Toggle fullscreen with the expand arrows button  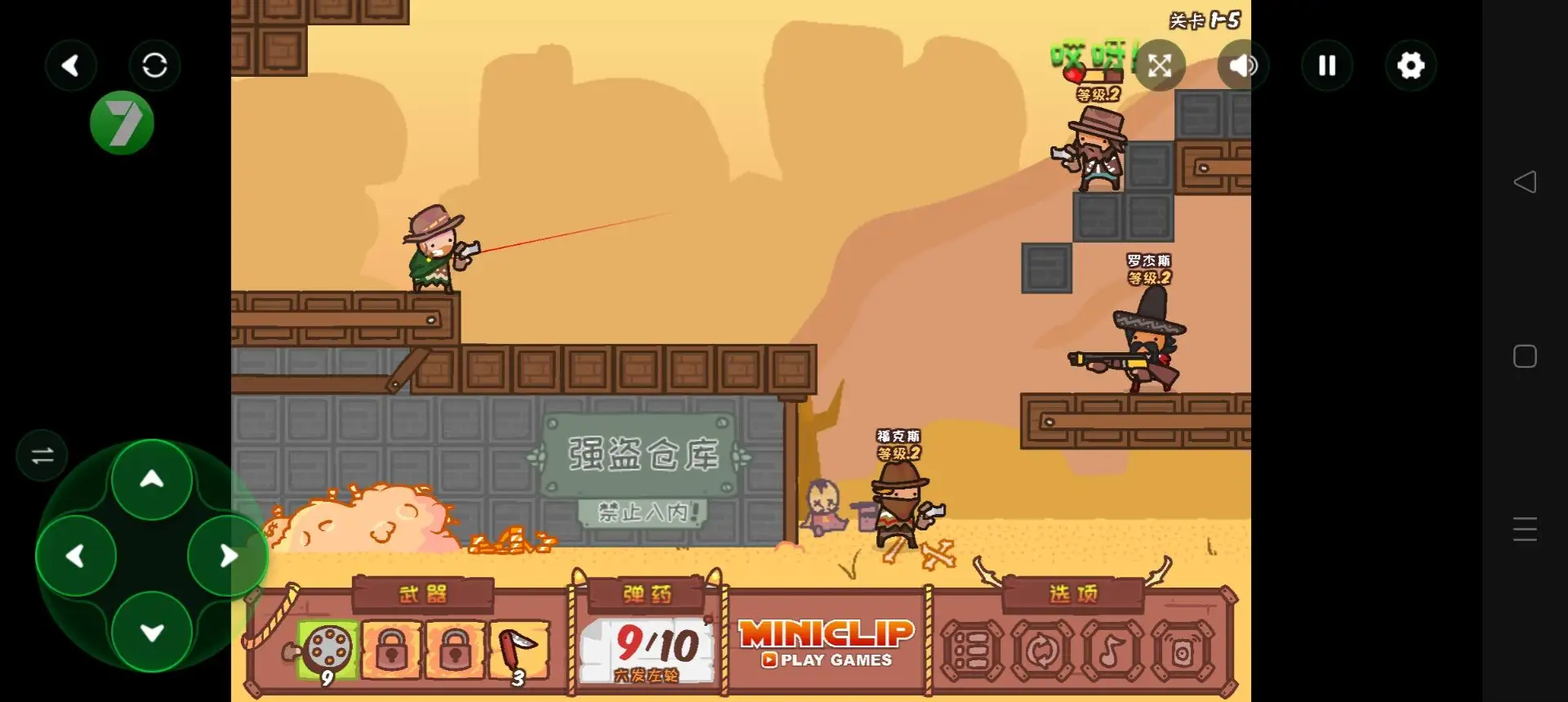click(1160, 65)
